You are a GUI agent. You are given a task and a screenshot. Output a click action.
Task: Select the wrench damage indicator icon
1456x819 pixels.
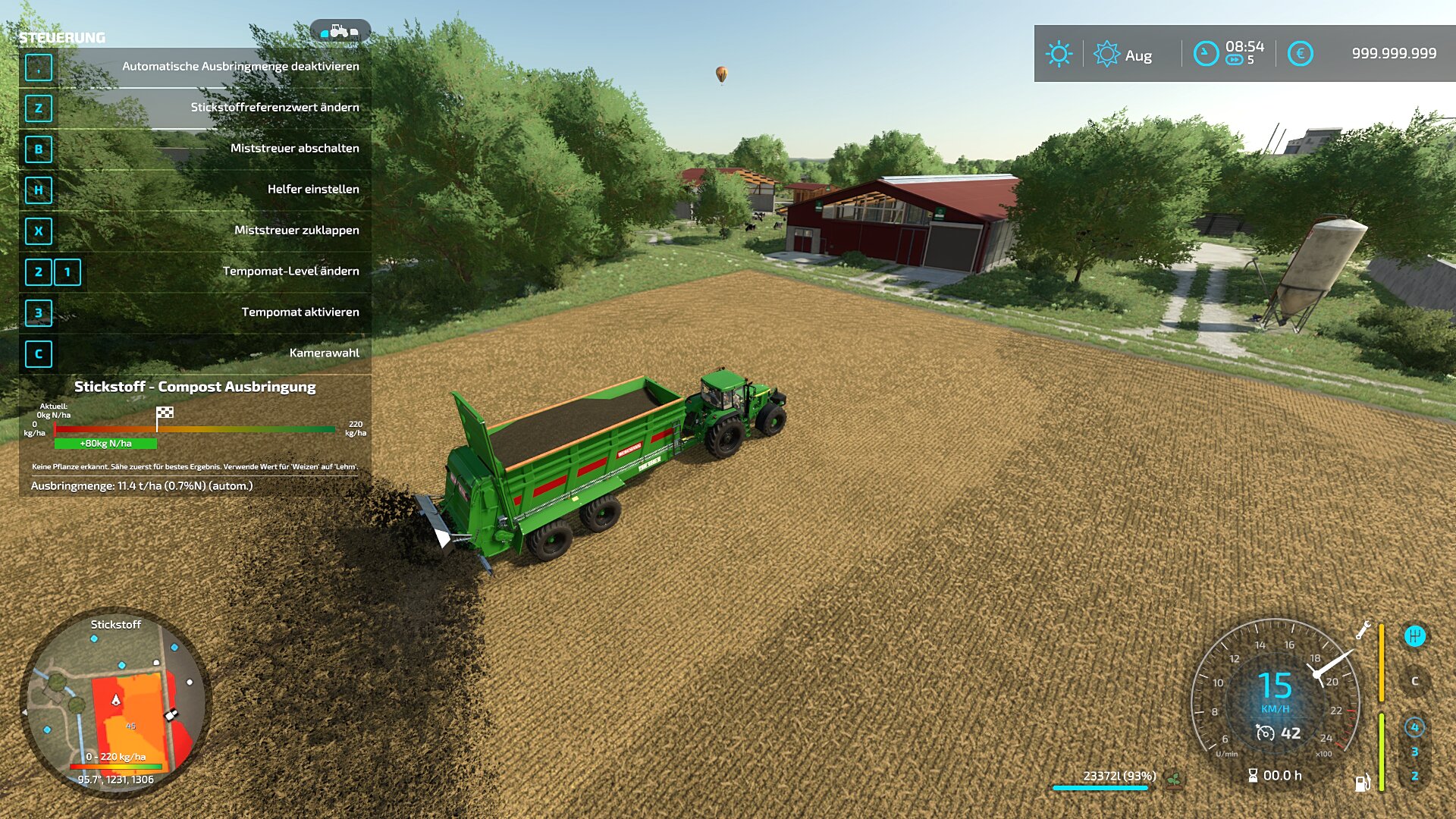(1363, 629)
